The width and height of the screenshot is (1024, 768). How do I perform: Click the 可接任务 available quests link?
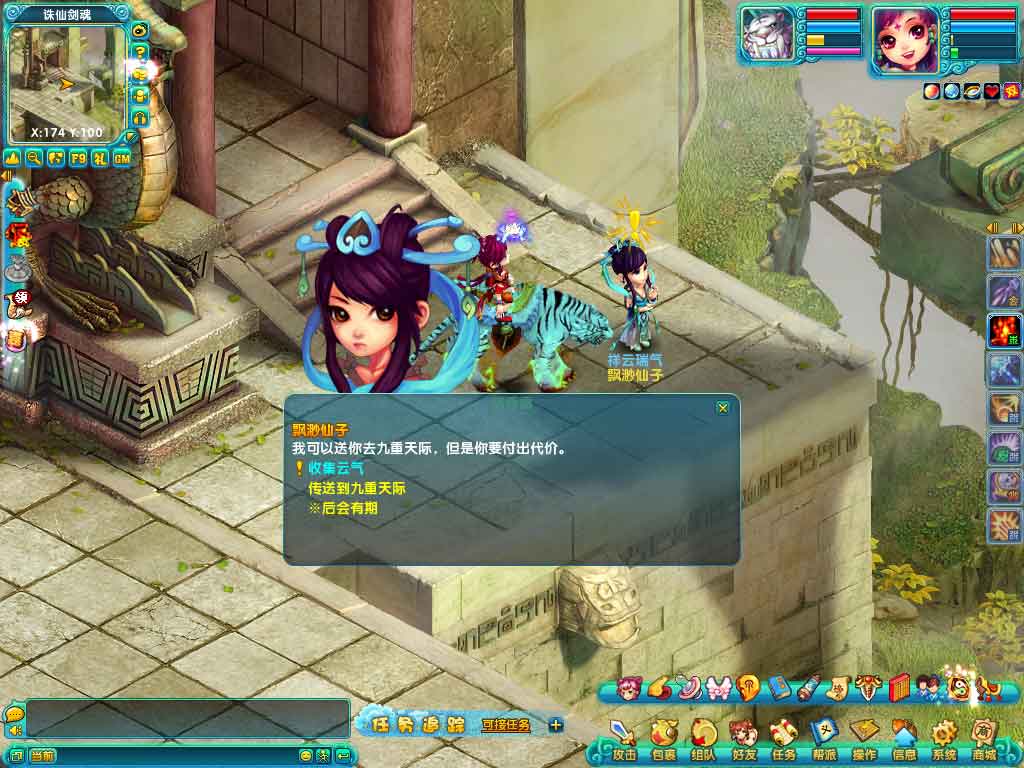(506, 725)
